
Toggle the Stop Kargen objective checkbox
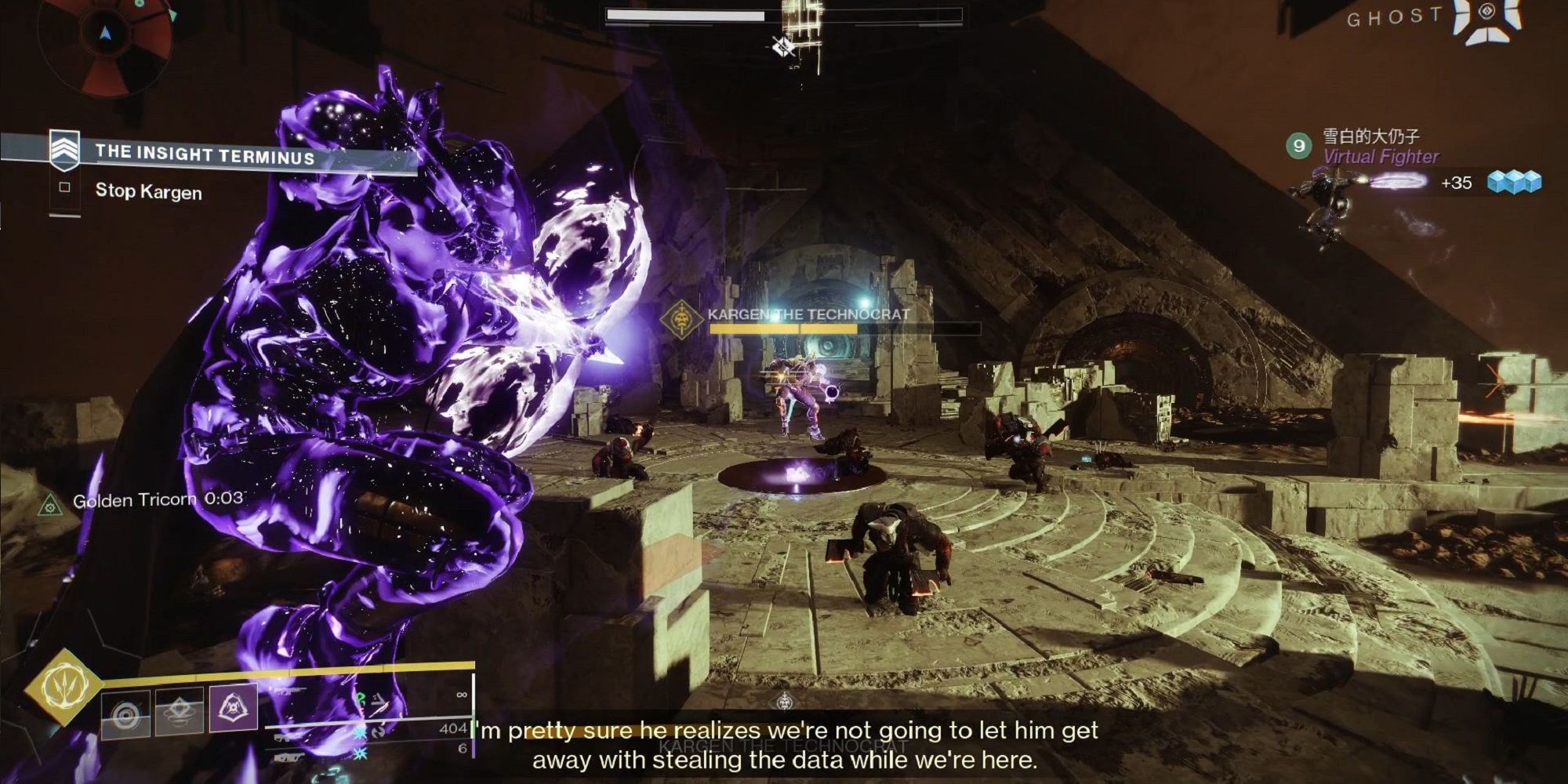[64, 188]
